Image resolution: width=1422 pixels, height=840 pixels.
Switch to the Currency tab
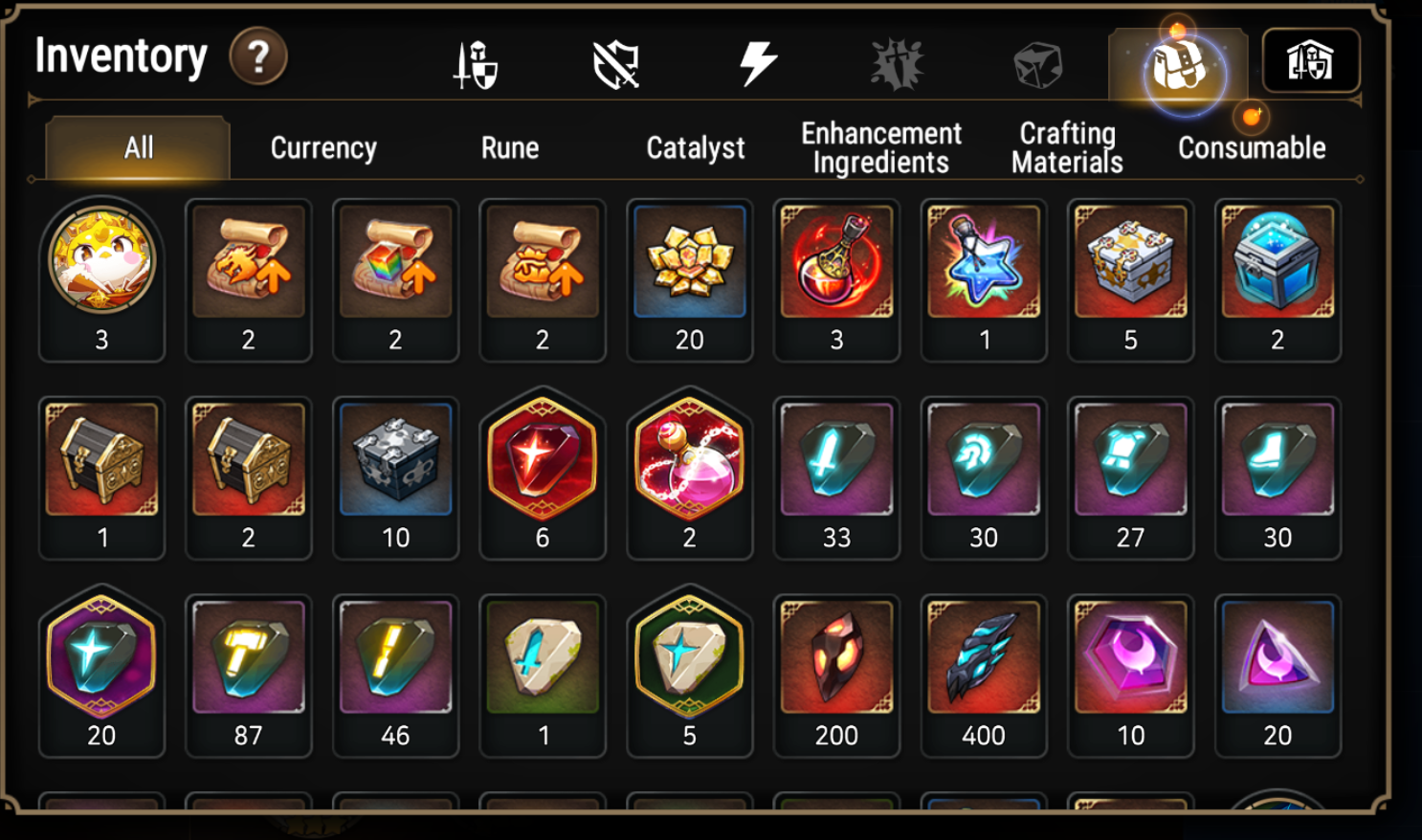[323, 147]
